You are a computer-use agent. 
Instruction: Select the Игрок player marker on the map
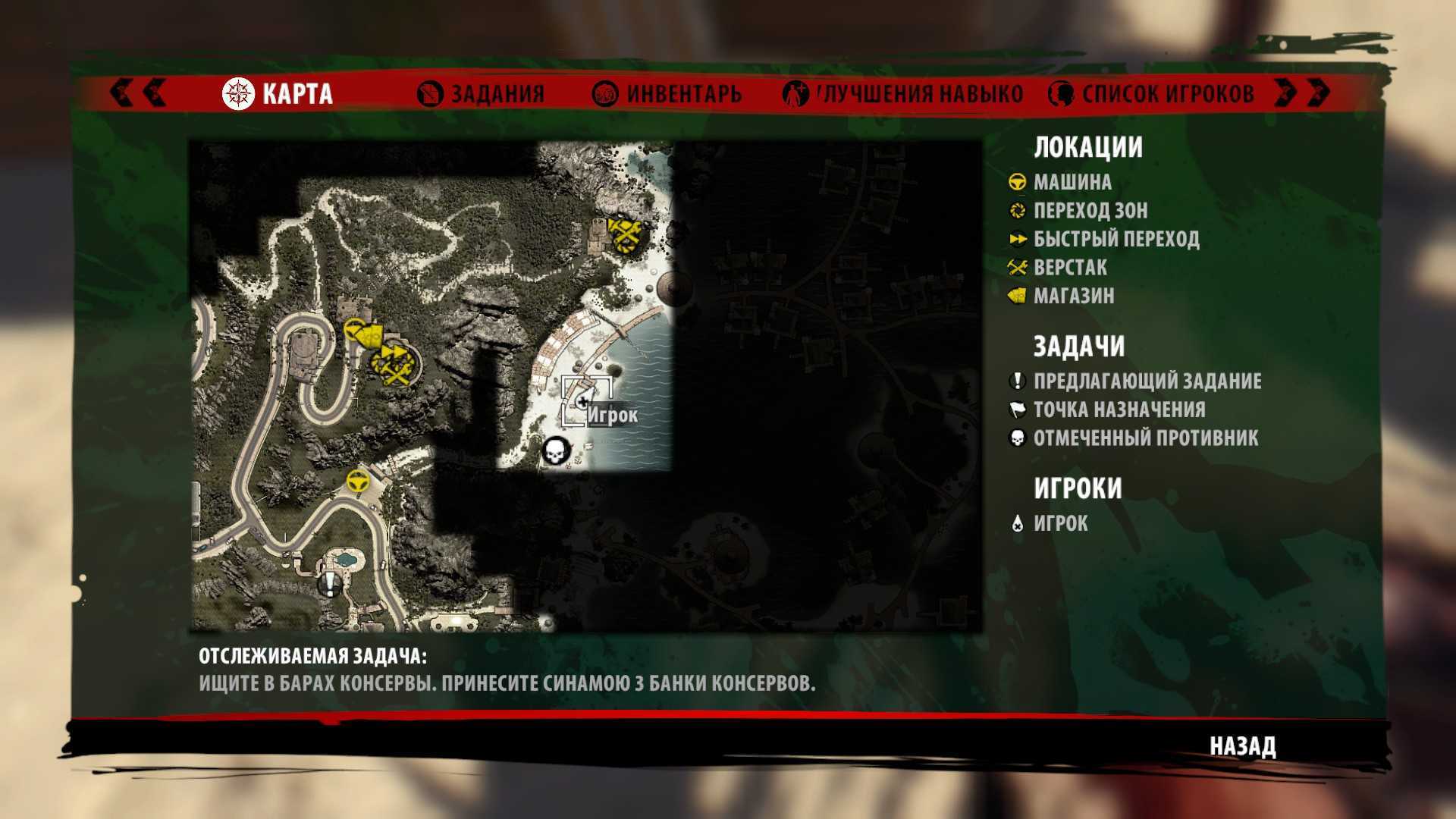[x=583, y=401]
